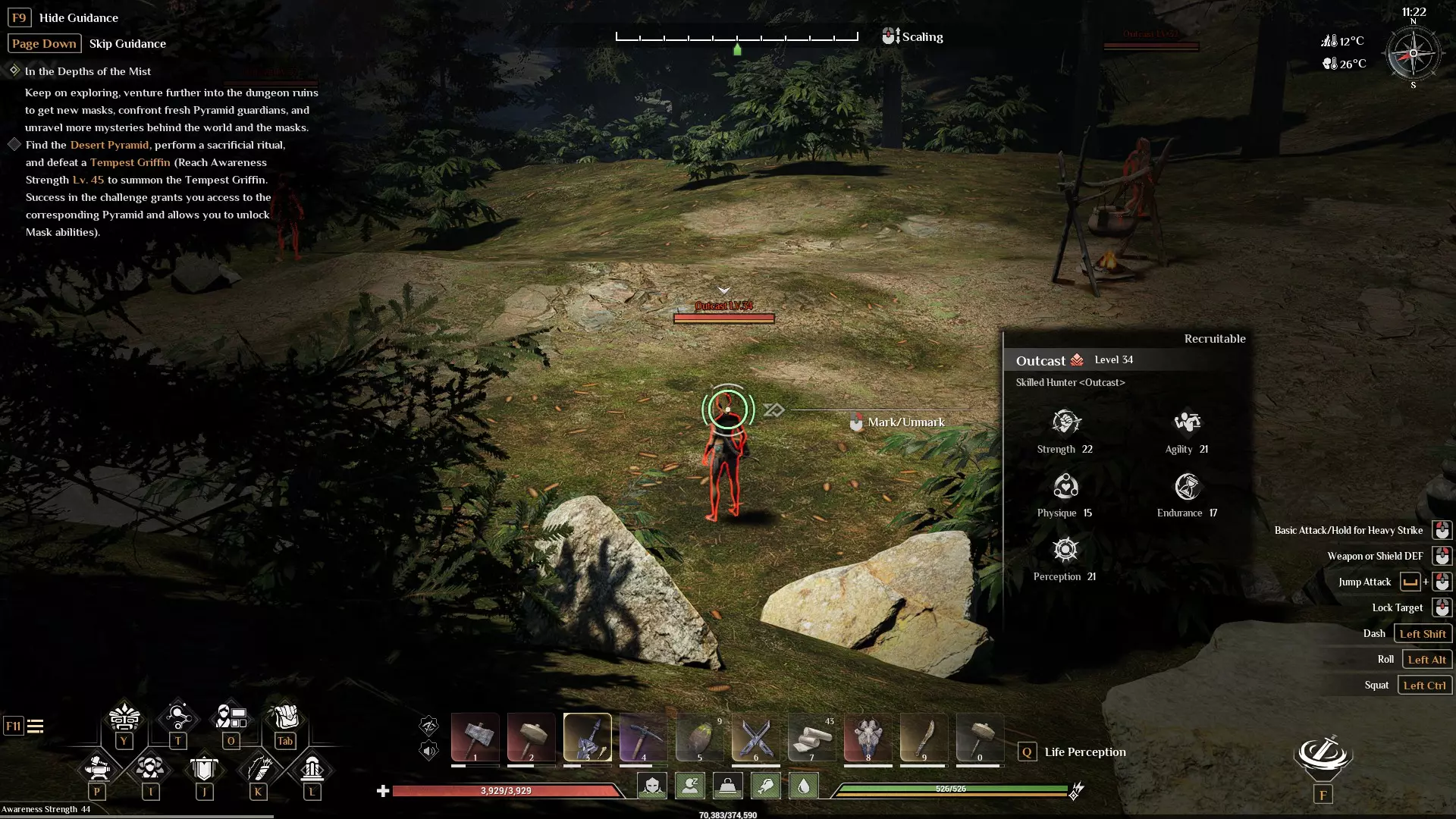Select the bandage rolls hotbar slot

tap(812, 737)
